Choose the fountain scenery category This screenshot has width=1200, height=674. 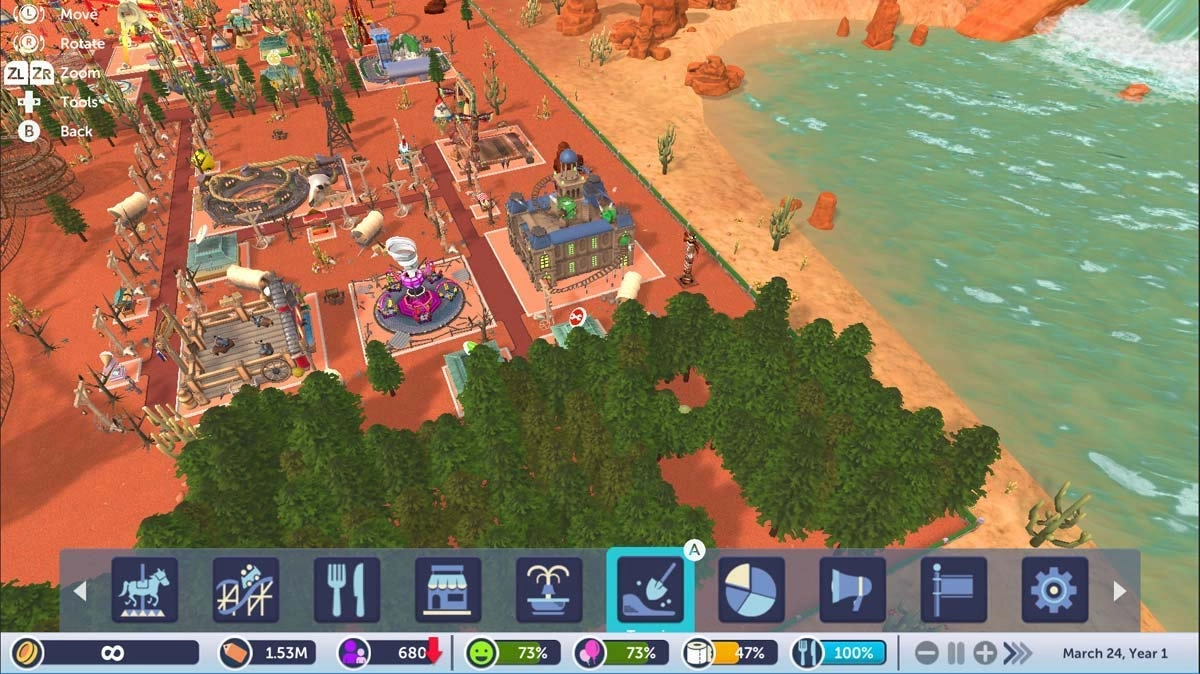click(549, 590)
